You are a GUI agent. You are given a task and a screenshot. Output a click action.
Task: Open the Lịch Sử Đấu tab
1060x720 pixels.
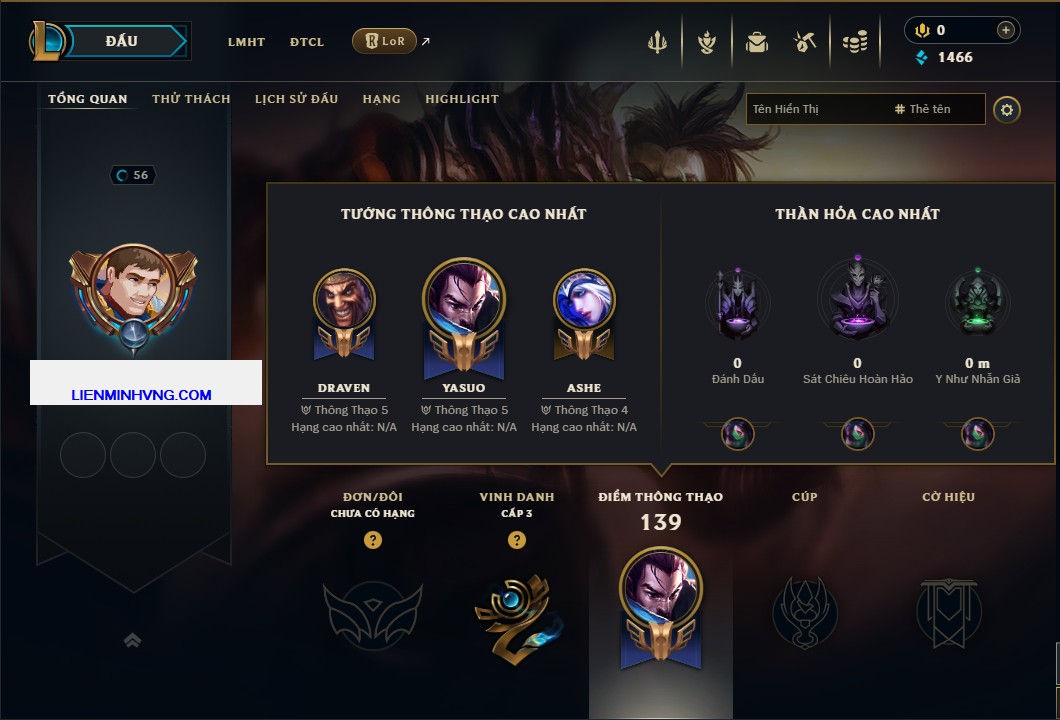click(x=296, y=99)
